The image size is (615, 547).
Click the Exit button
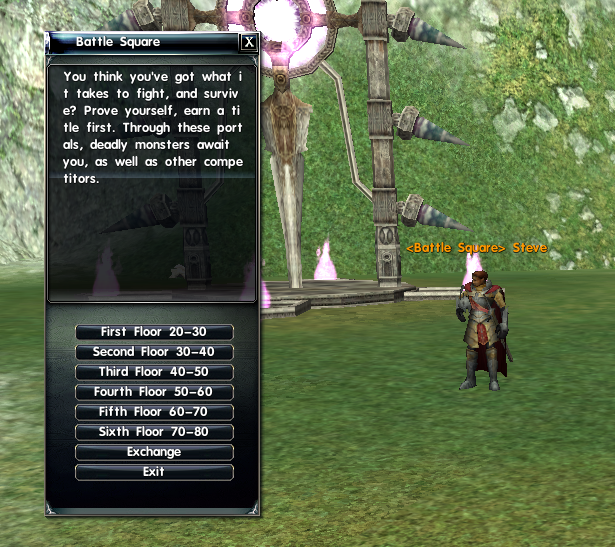[x=154, y=472]
